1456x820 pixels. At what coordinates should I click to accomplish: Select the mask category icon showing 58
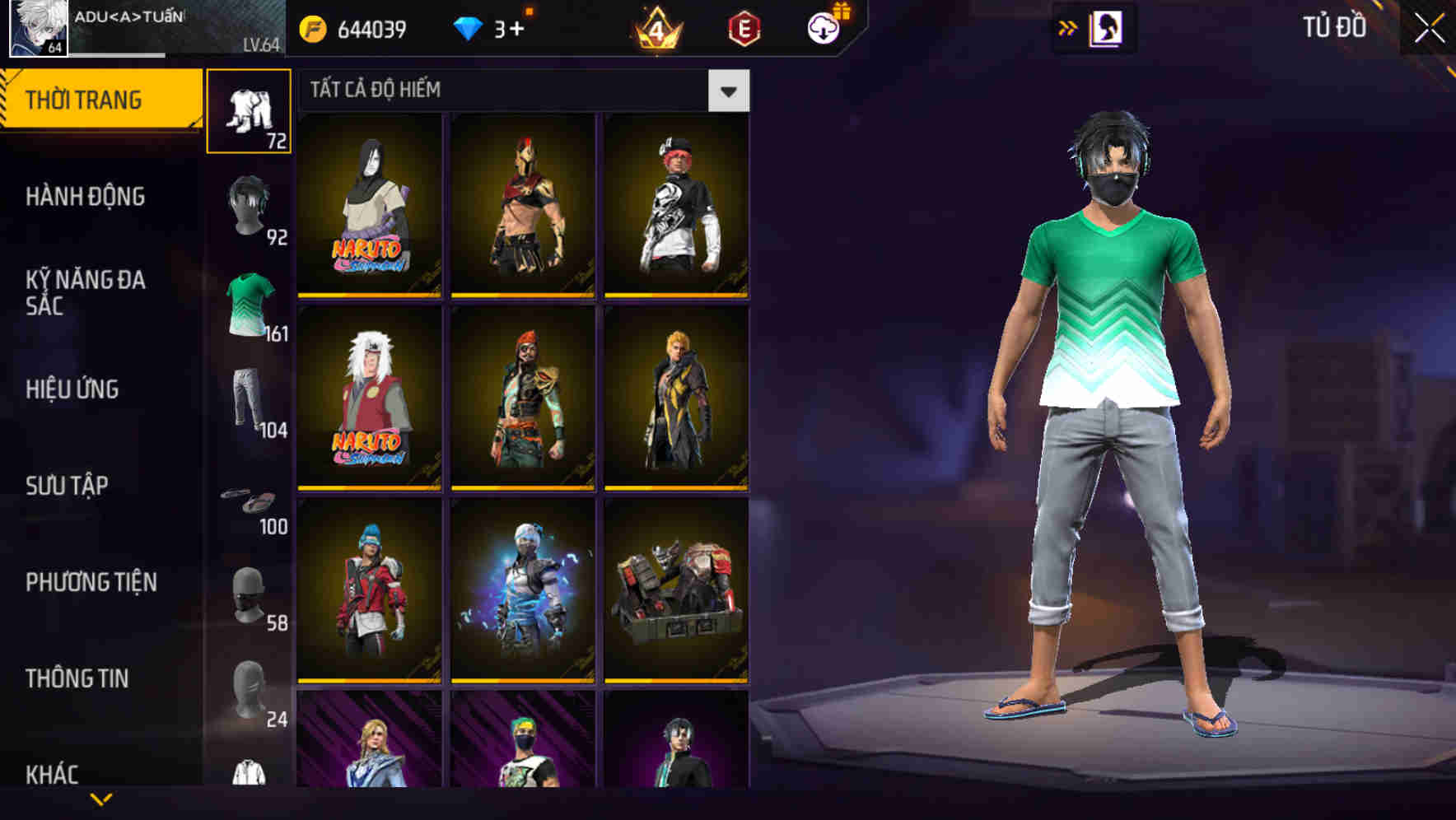tap(250, 594)
